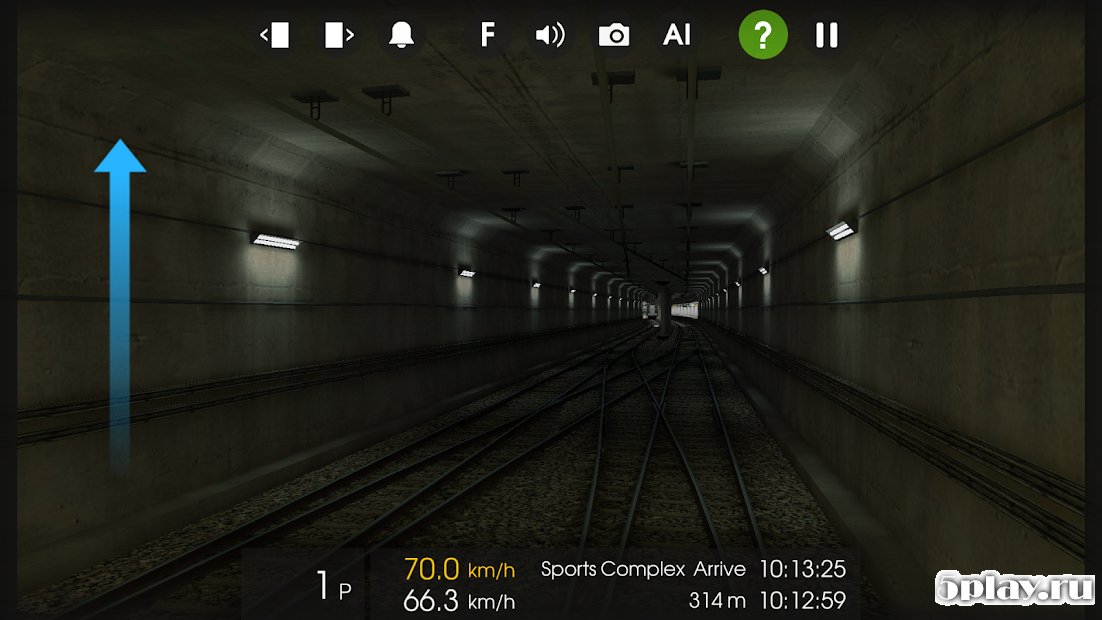Tap the F button
The image size is (1102, 620).
(x=487, y=36)
